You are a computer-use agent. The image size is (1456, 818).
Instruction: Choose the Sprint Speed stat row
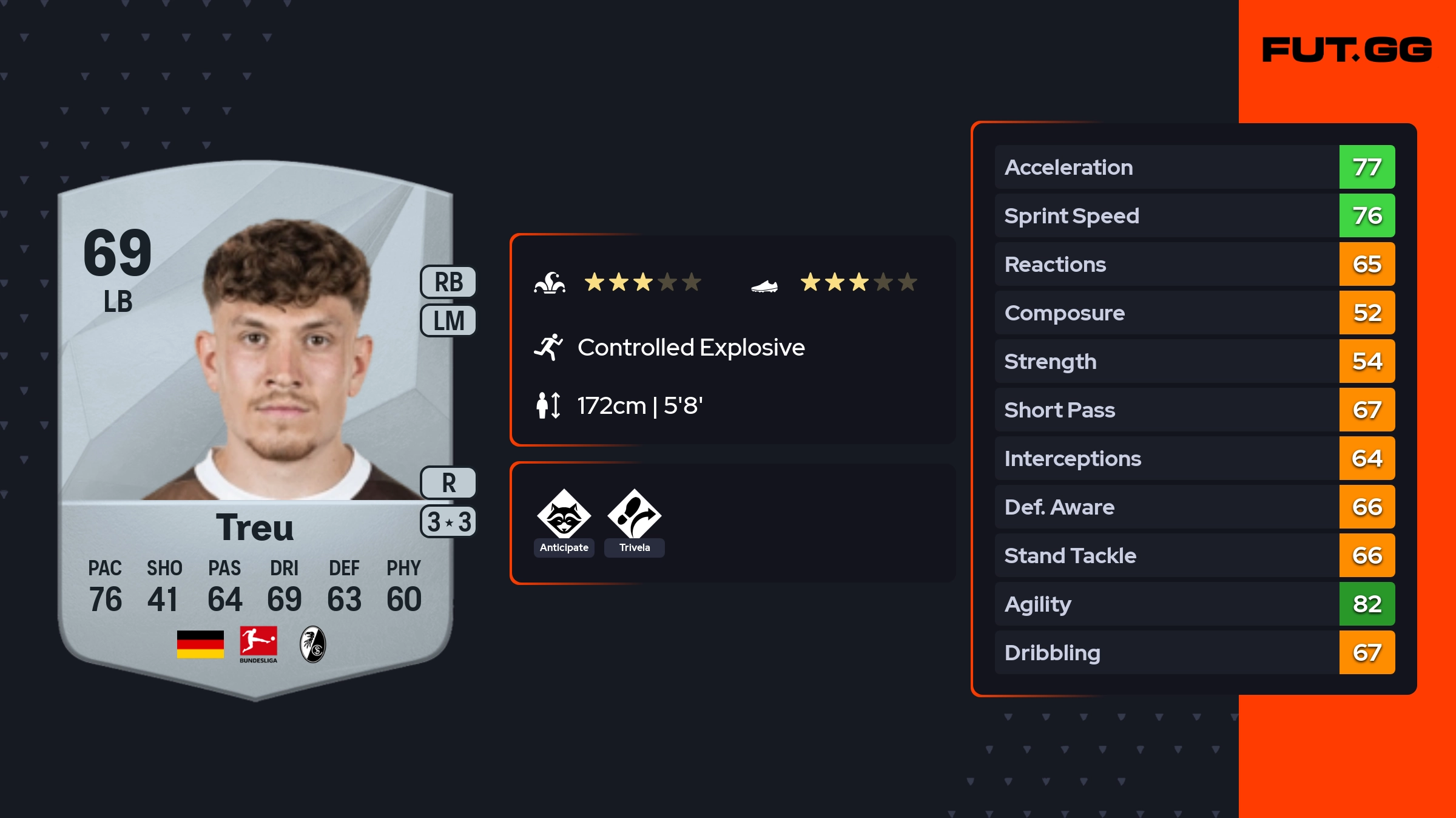coord(1194,215)
